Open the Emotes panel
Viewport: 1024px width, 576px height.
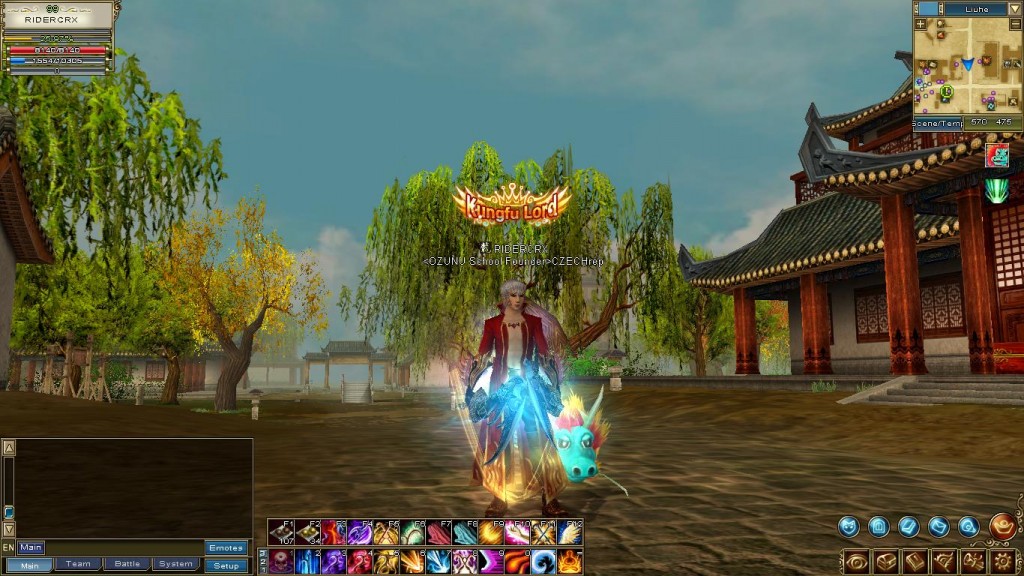click(x=226, y=548)
